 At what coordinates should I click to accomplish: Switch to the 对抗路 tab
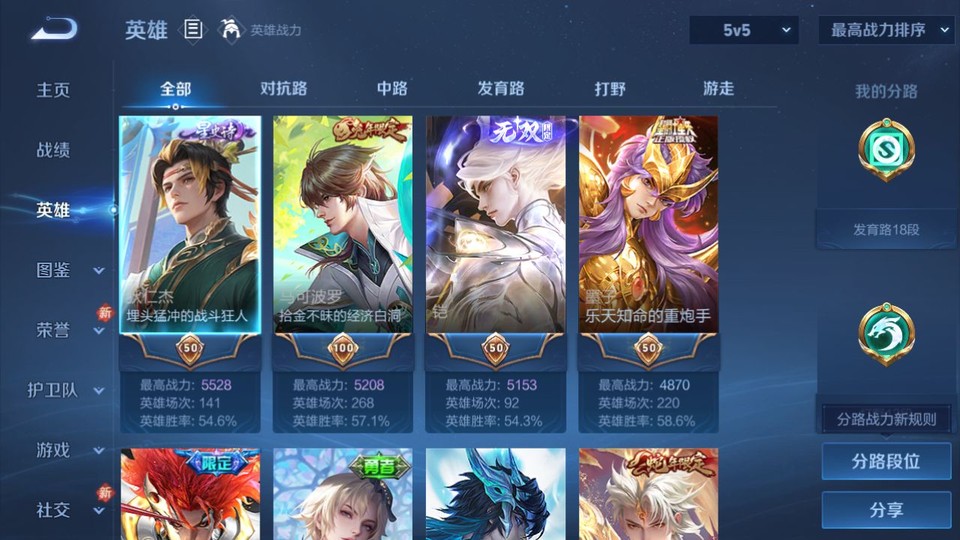point(283,89)
